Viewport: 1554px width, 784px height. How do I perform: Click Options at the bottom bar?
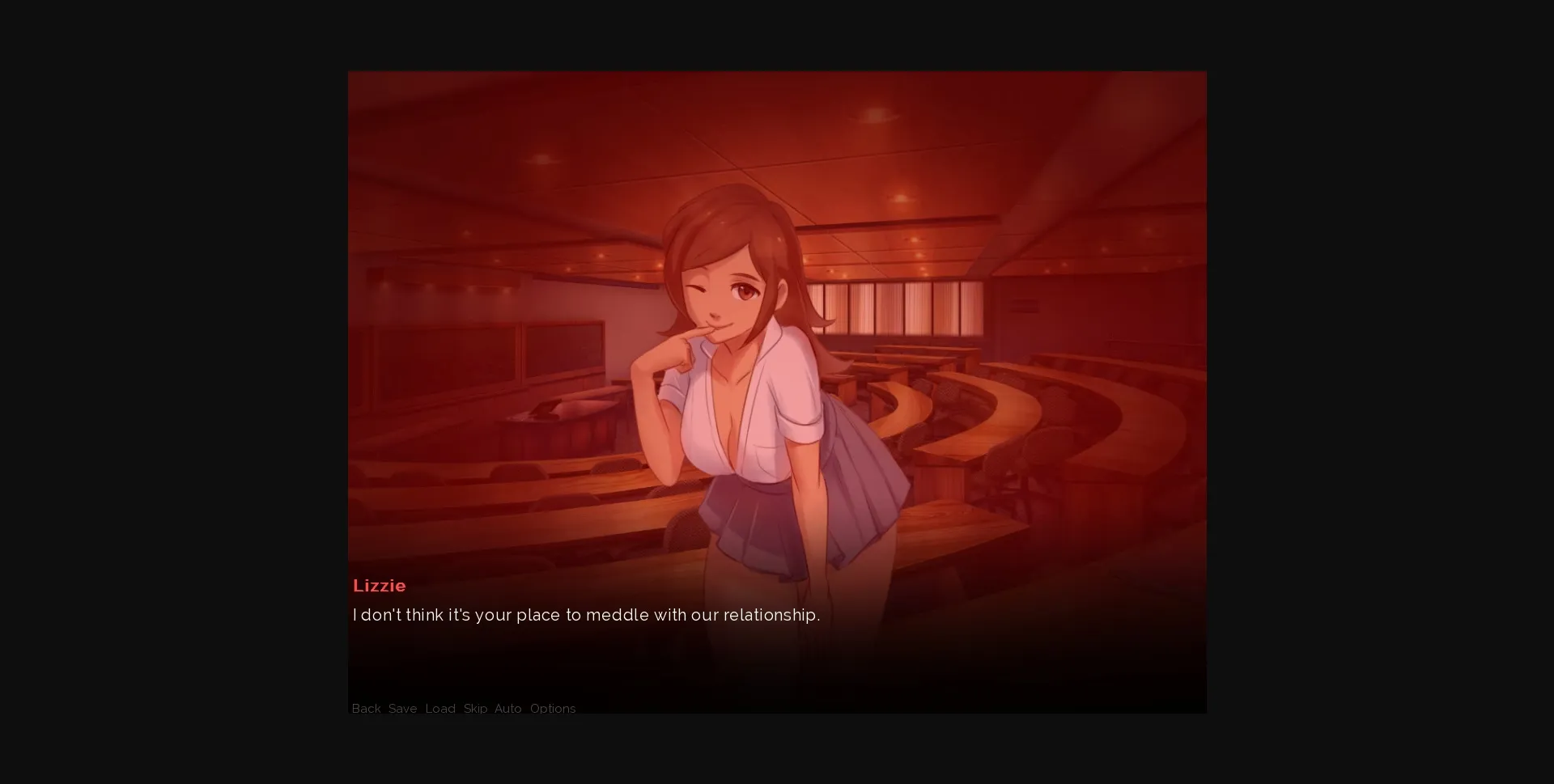[x=553, y=709]
